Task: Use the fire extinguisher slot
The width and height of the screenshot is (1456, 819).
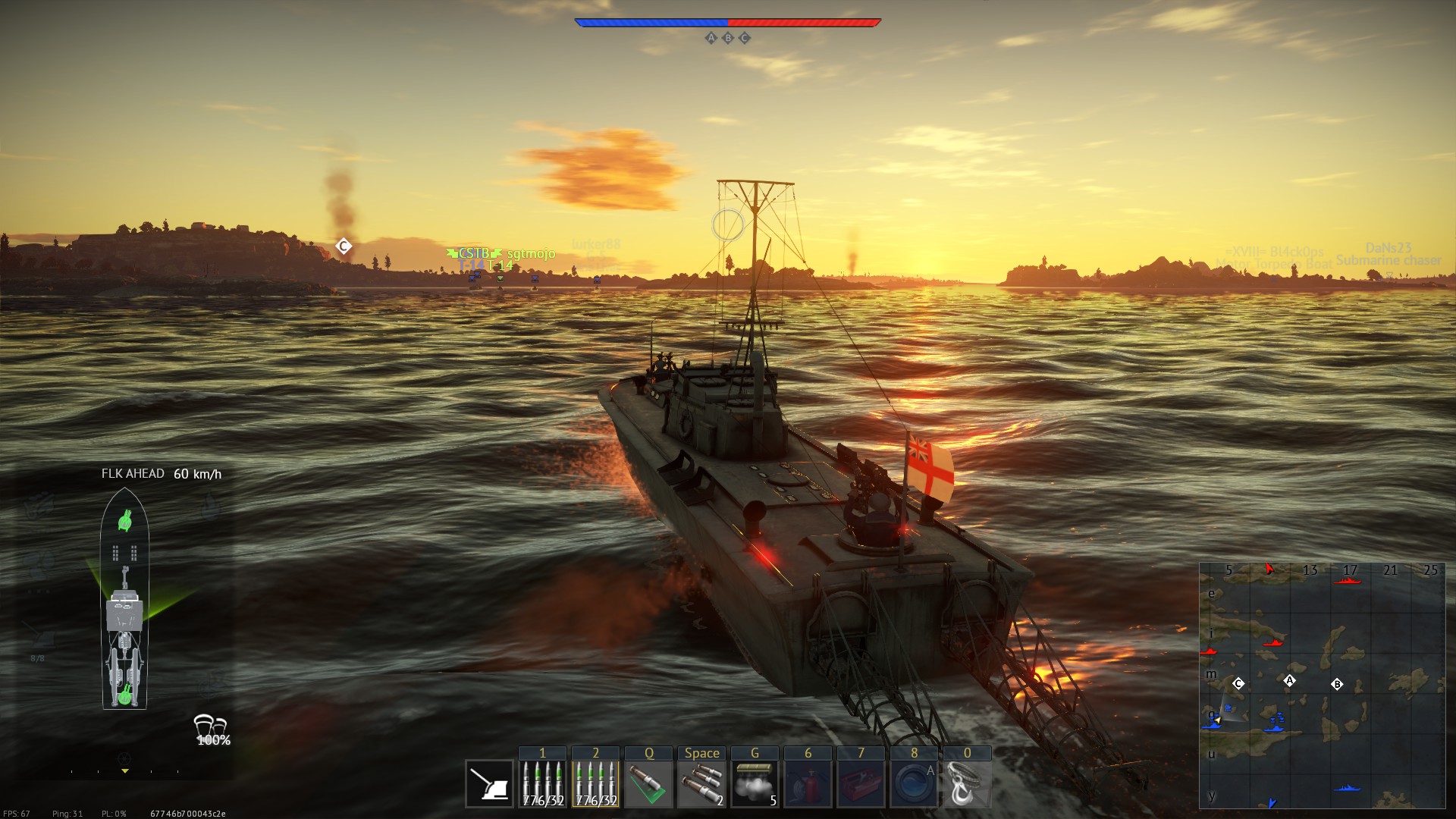Action: point(808,784)
